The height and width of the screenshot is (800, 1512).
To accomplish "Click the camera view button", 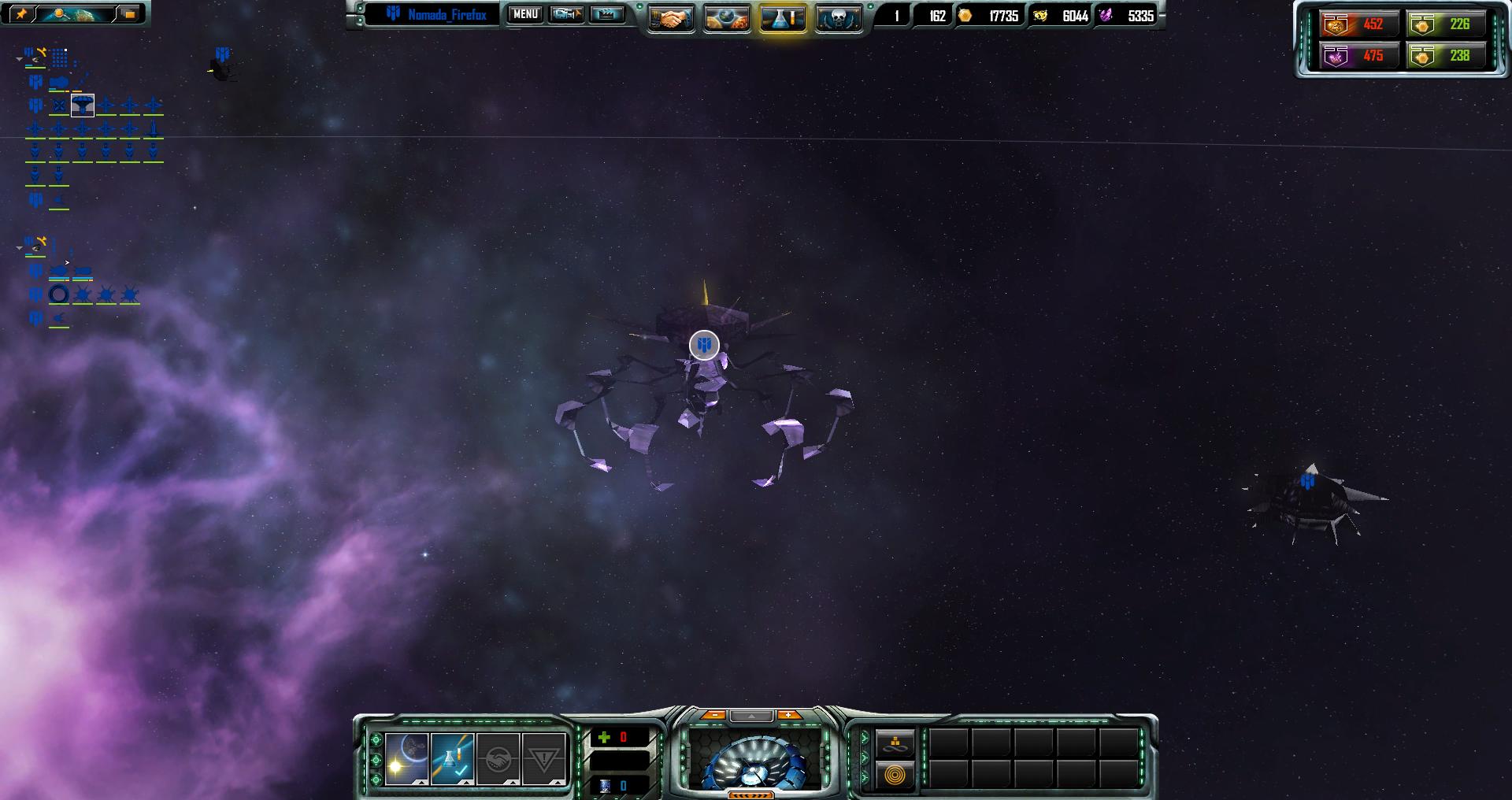I will [x=566, y=14].
